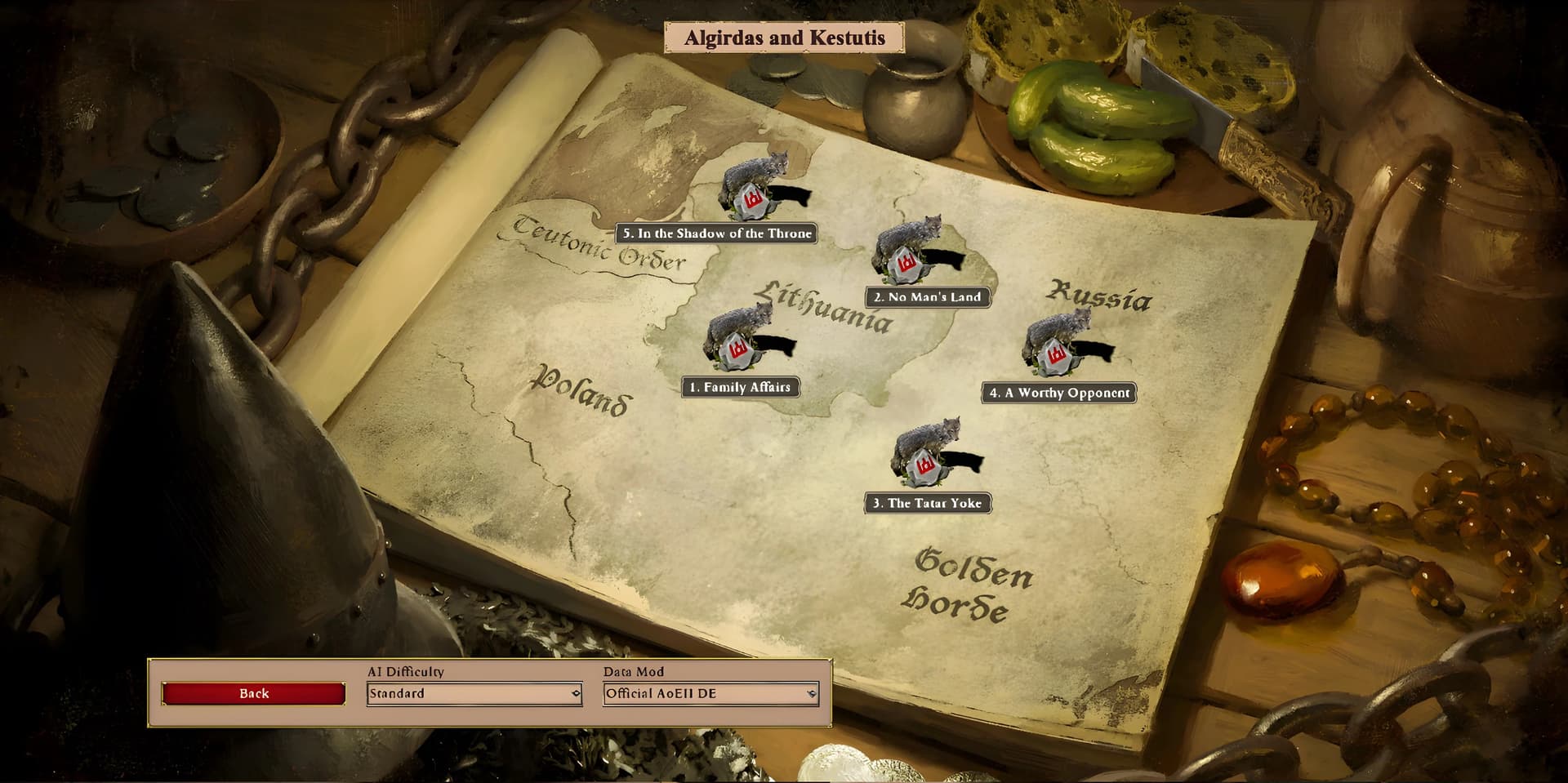
Task: Open the AI Difficulty dropdown
Action: tap(474, 694)
